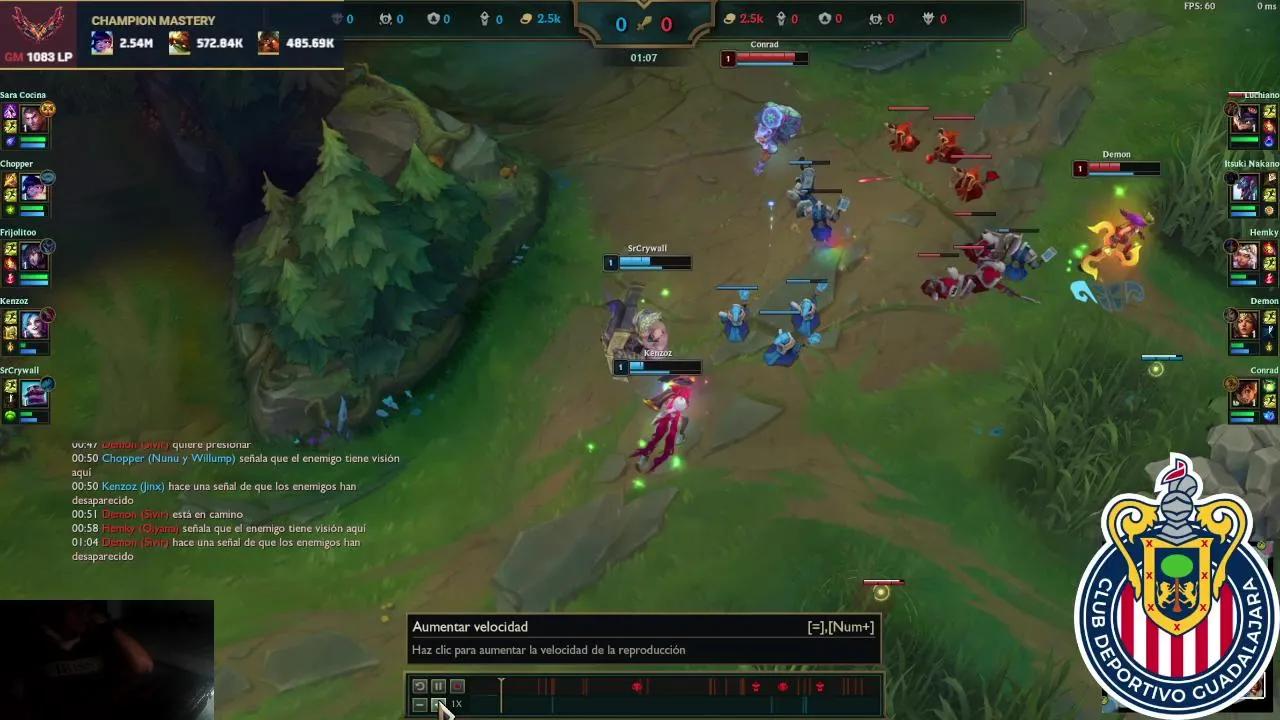Pause the replay playback
1280x720 pixels.
click(436, 686)
